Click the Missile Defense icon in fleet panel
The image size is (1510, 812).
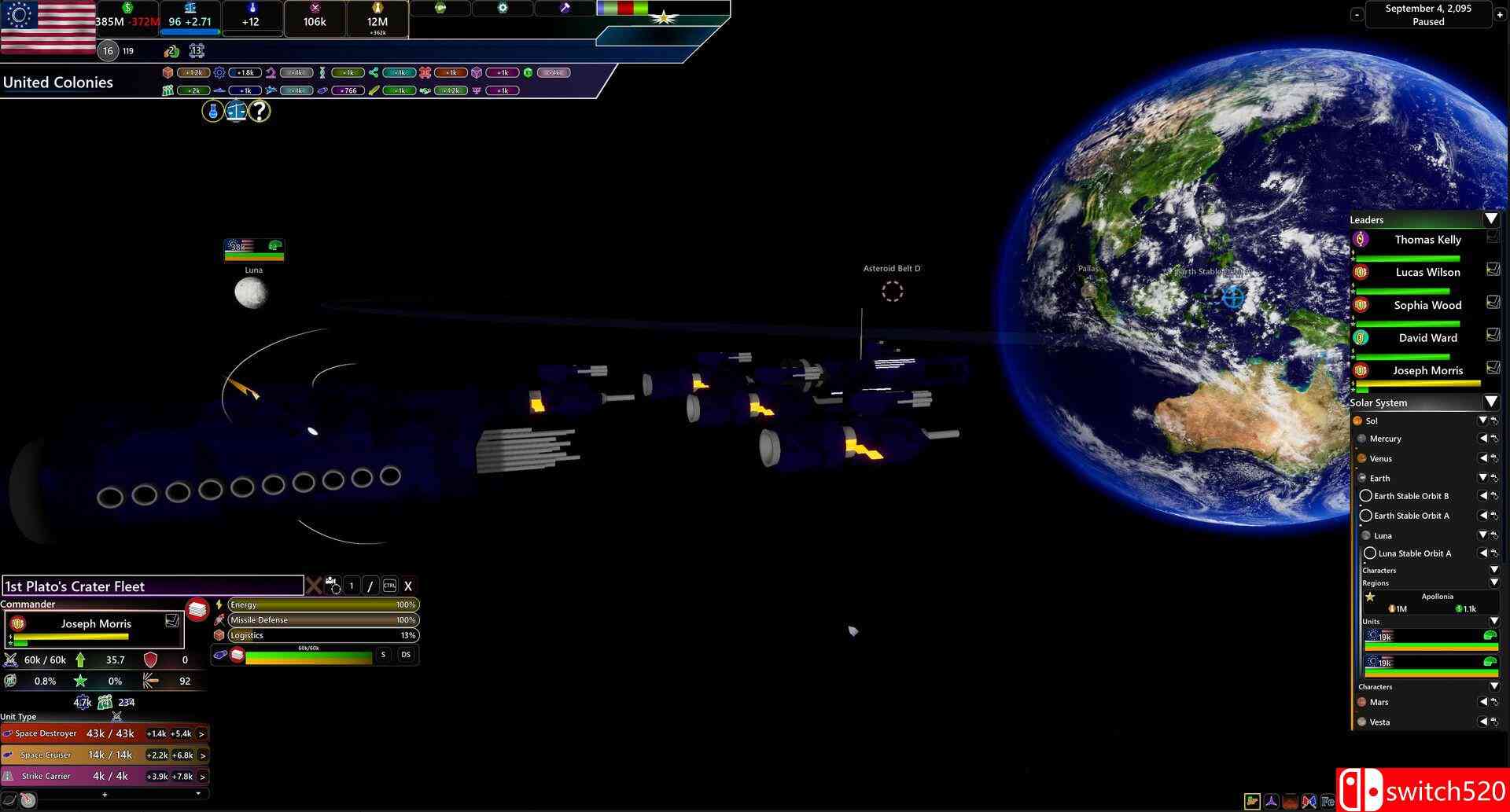[x=219, y=619]
